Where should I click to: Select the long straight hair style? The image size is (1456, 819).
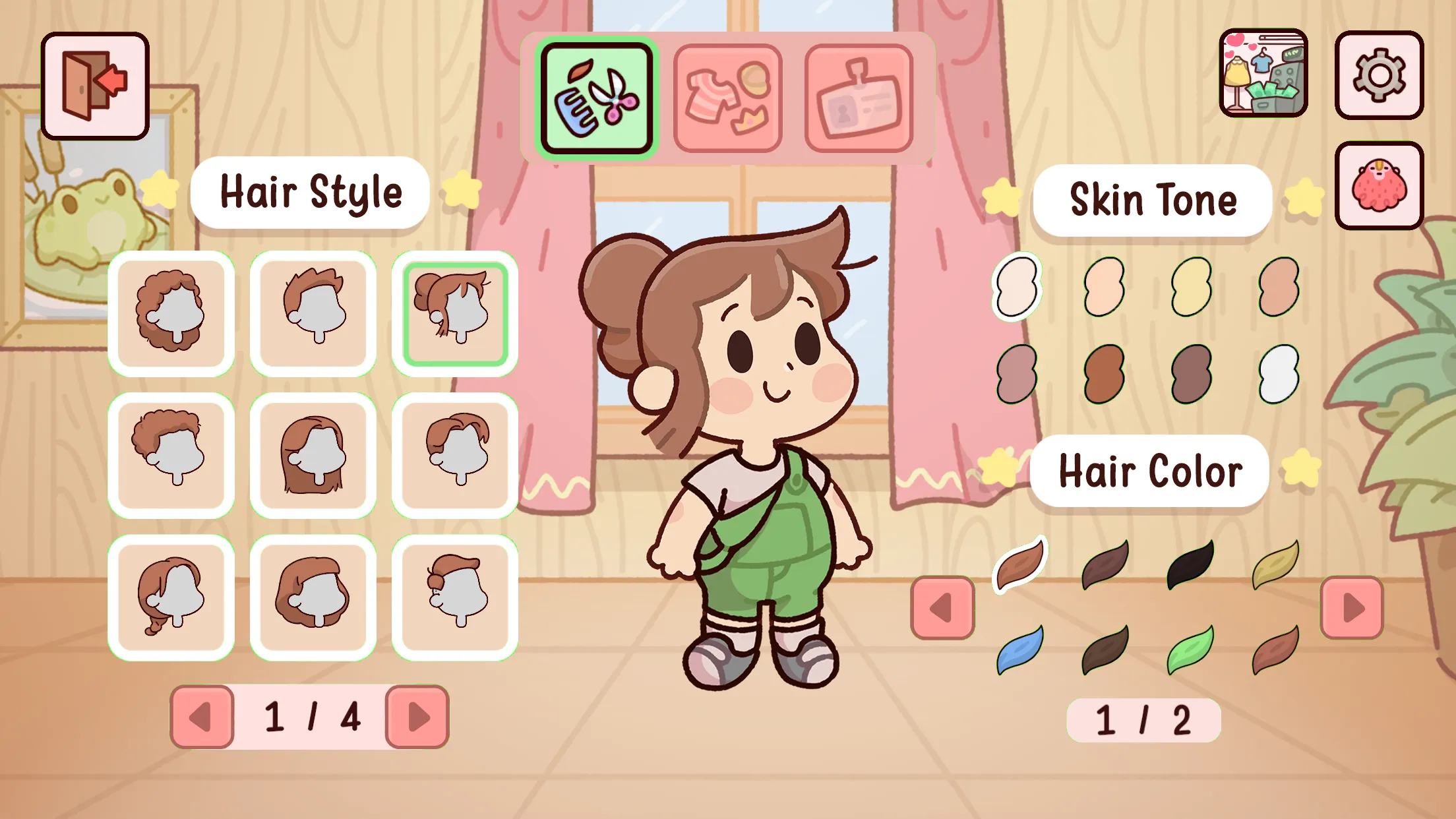(x=313, y=456)
